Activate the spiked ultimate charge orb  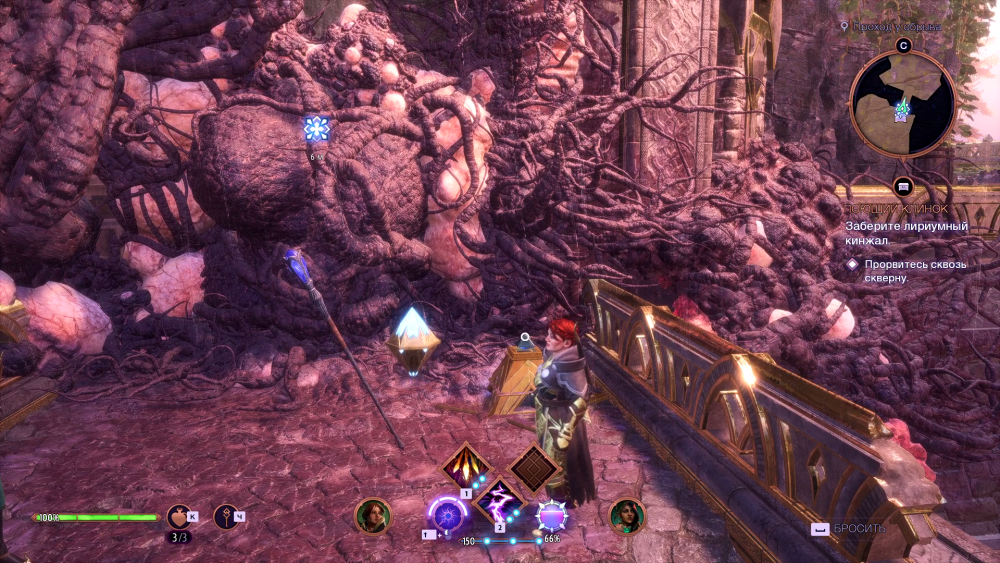tap(552, 515)
